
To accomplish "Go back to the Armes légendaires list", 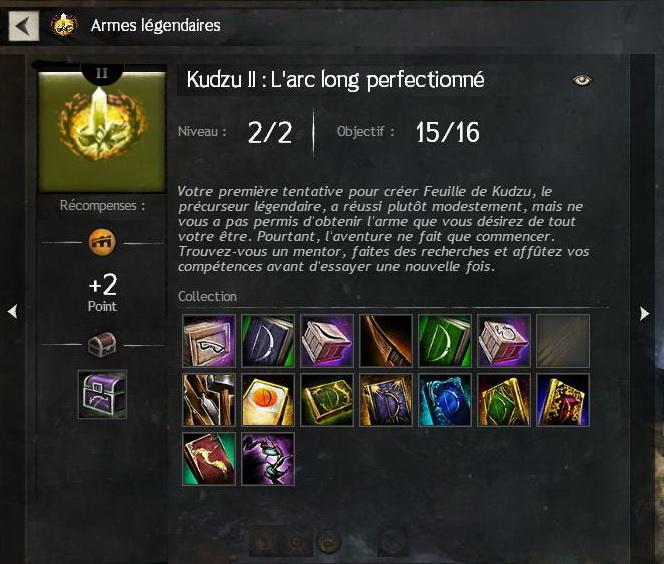I will (24, 25).
